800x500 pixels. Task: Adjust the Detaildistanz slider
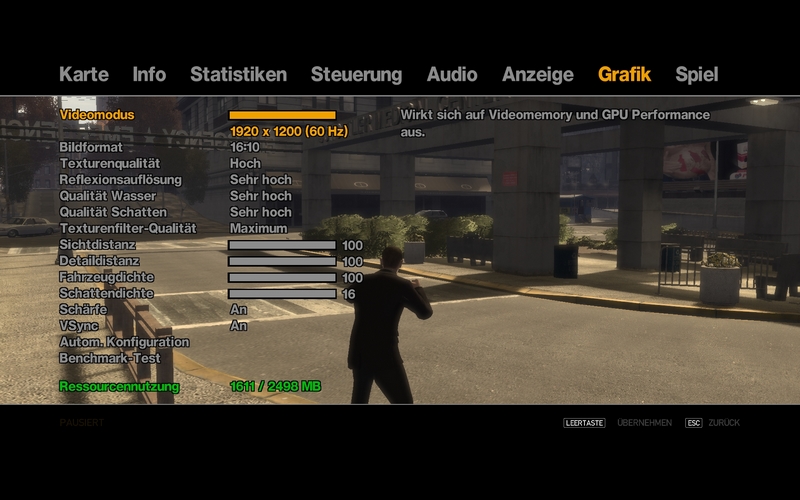[282, 261]
